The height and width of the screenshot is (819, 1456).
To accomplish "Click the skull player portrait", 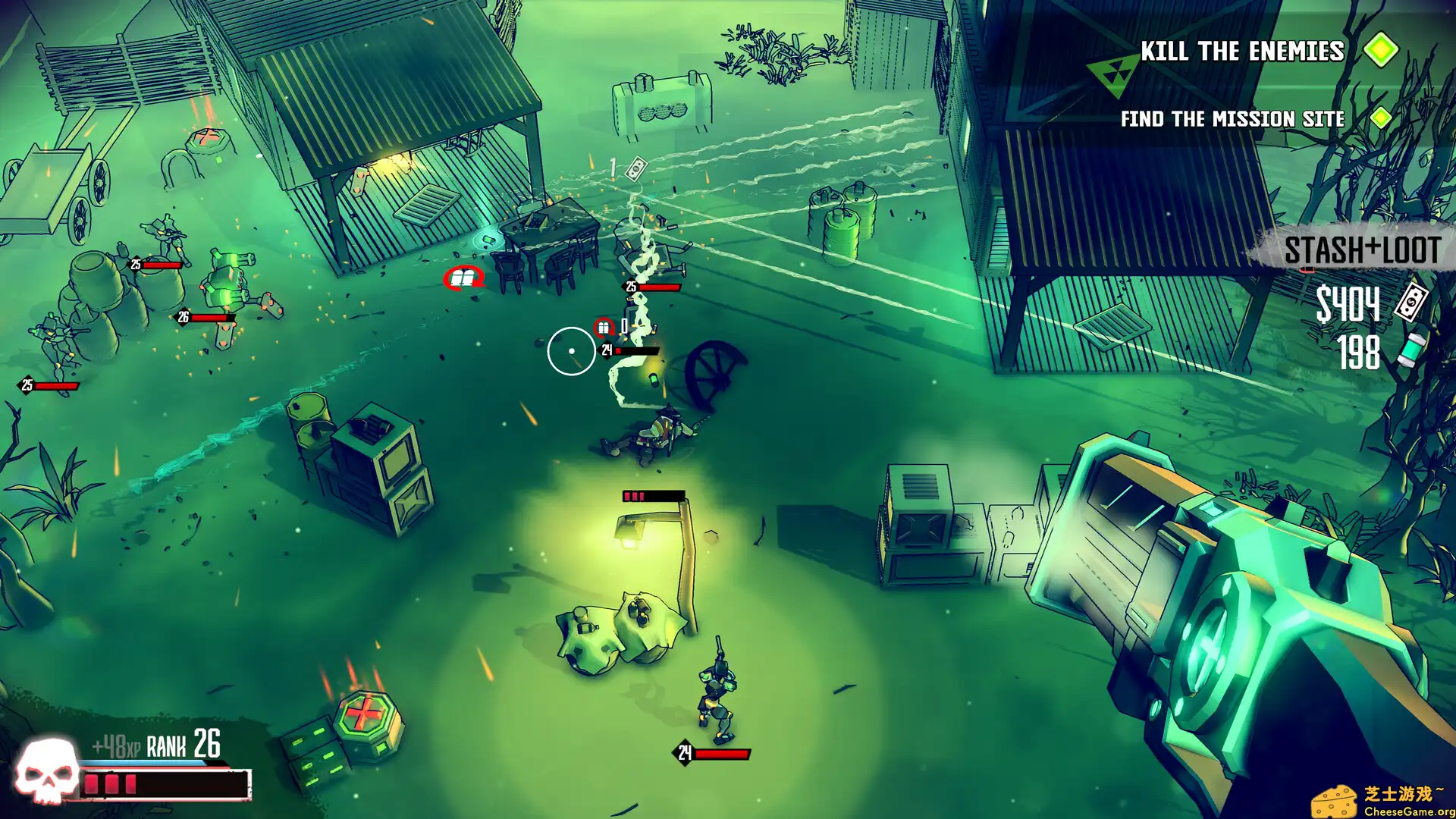I will (46, 771).
